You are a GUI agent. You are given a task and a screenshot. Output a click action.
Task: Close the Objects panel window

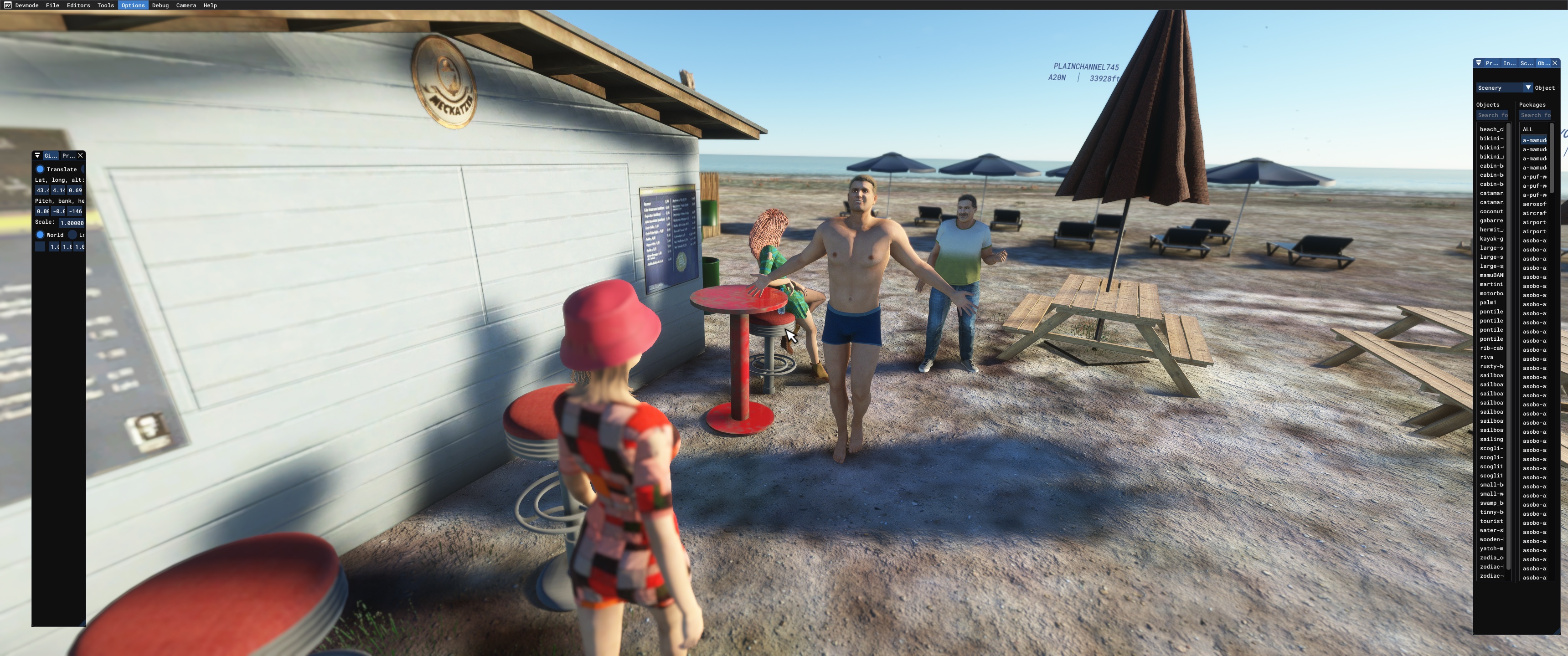(1555, 63)
